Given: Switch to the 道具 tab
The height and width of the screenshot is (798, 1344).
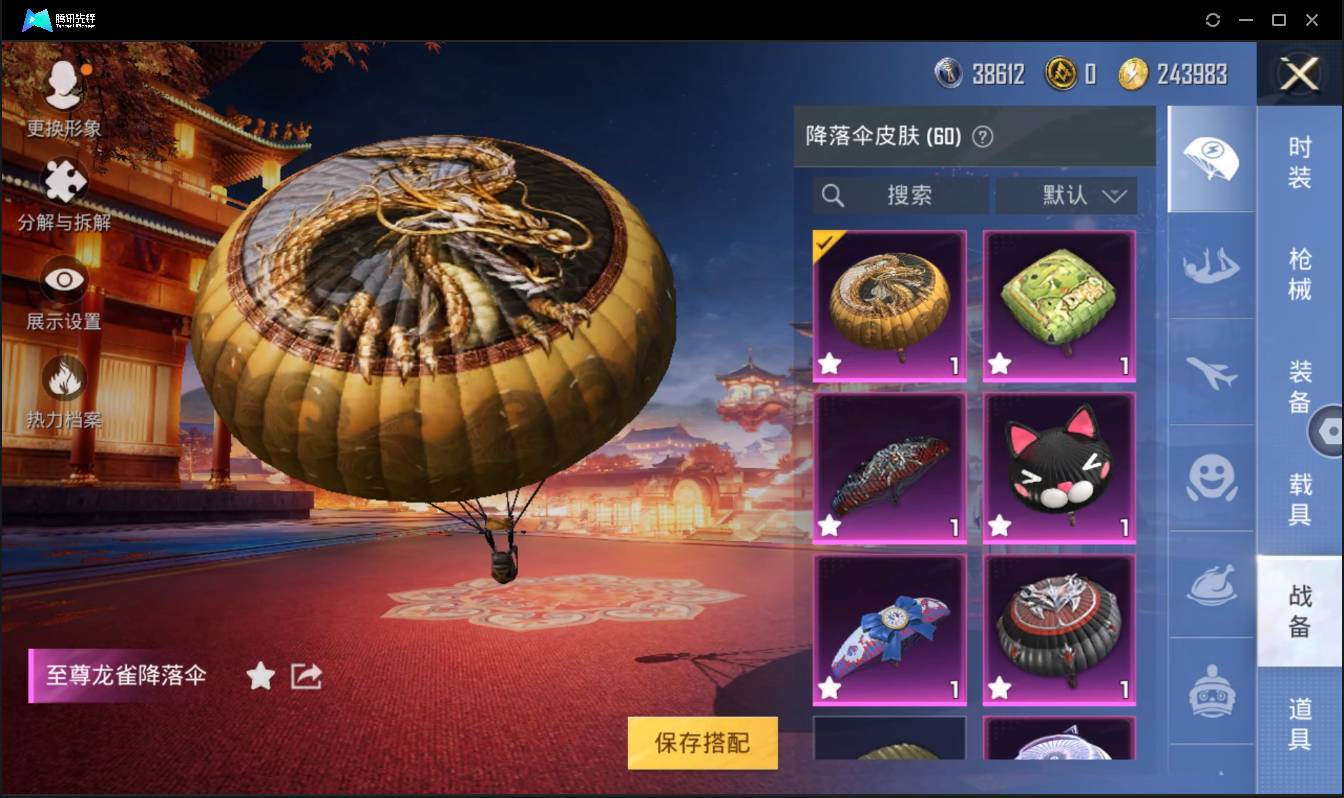Looking at the screenshot, I should click(x=1300, y=722).
